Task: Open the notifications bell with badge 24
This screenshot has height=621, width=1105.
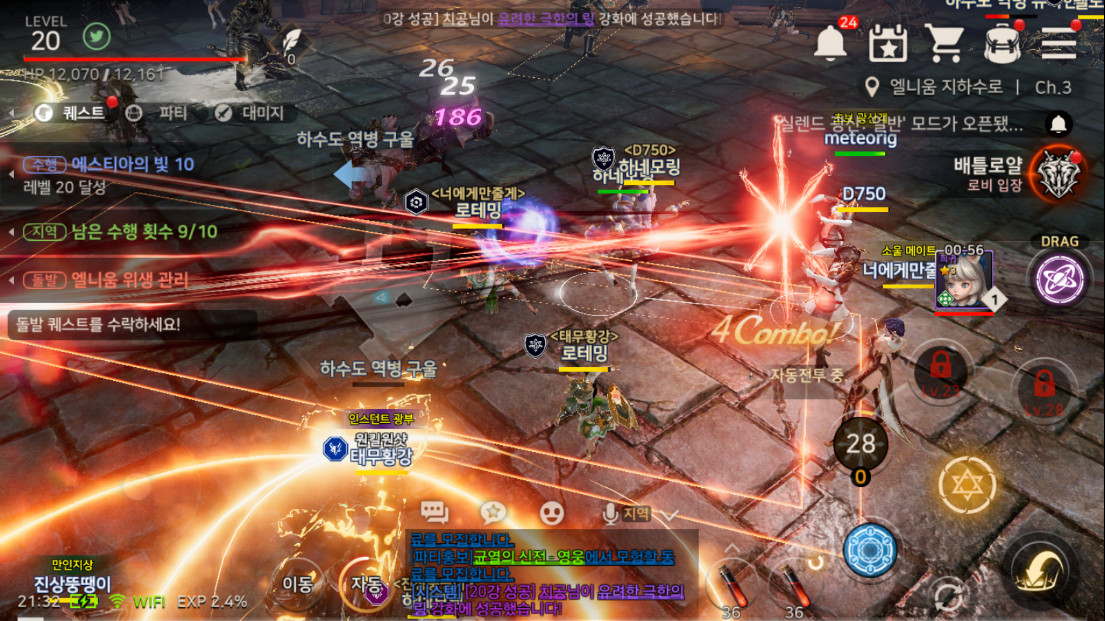Action: 831,43
